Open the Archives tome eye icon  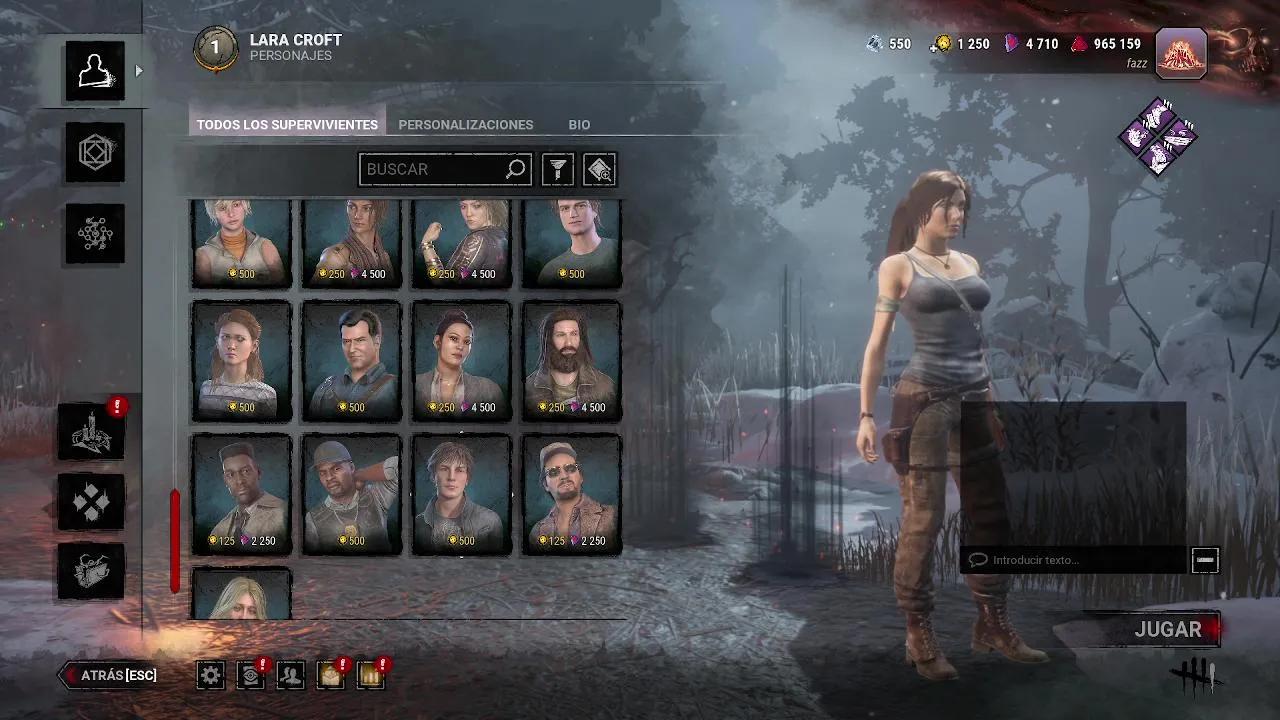click(x=249, y=675)
